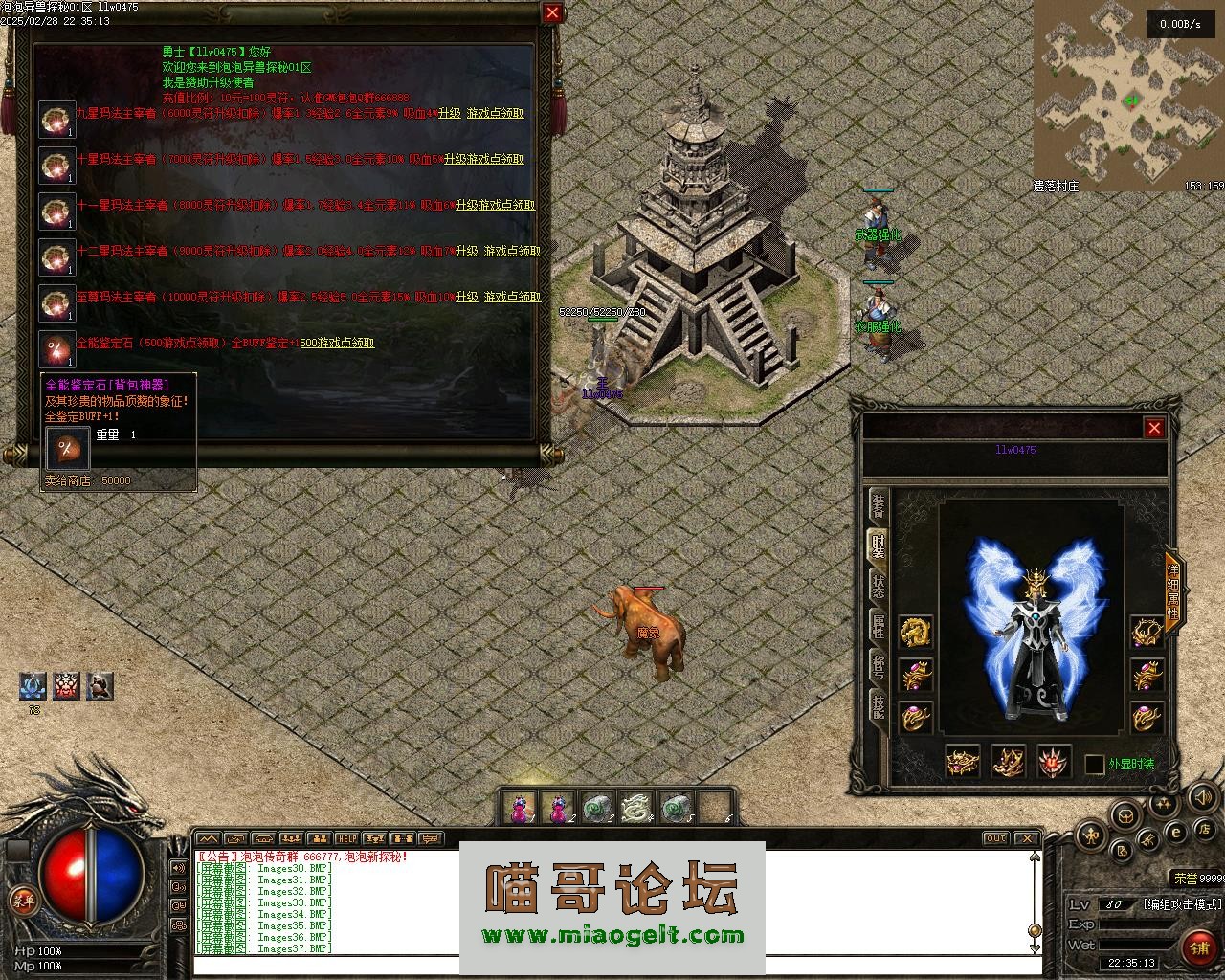Viewport: 1225px width, 980px height.
Task: Select the 属性 attributes tab
Action: 878,626
